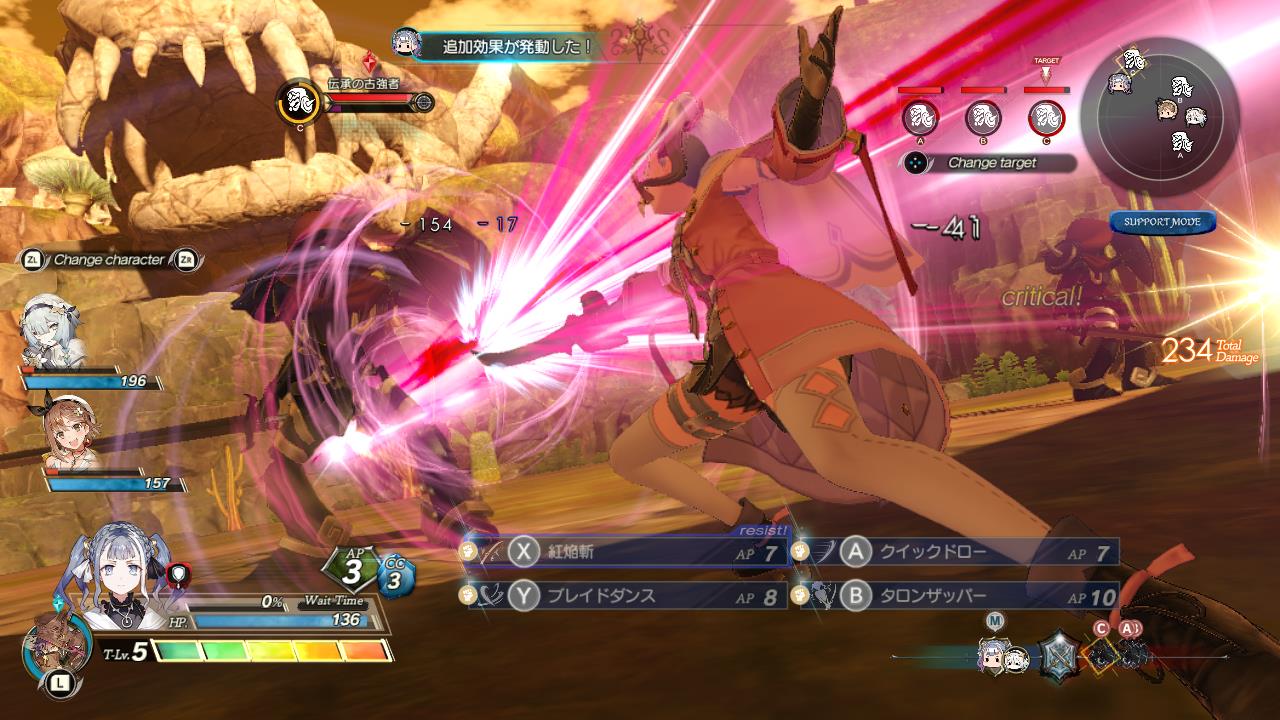Viewport: 1280px width, 720px height.
Task: Toggle the SUPPORT MODE button
Action: (x=1162, y=222)
